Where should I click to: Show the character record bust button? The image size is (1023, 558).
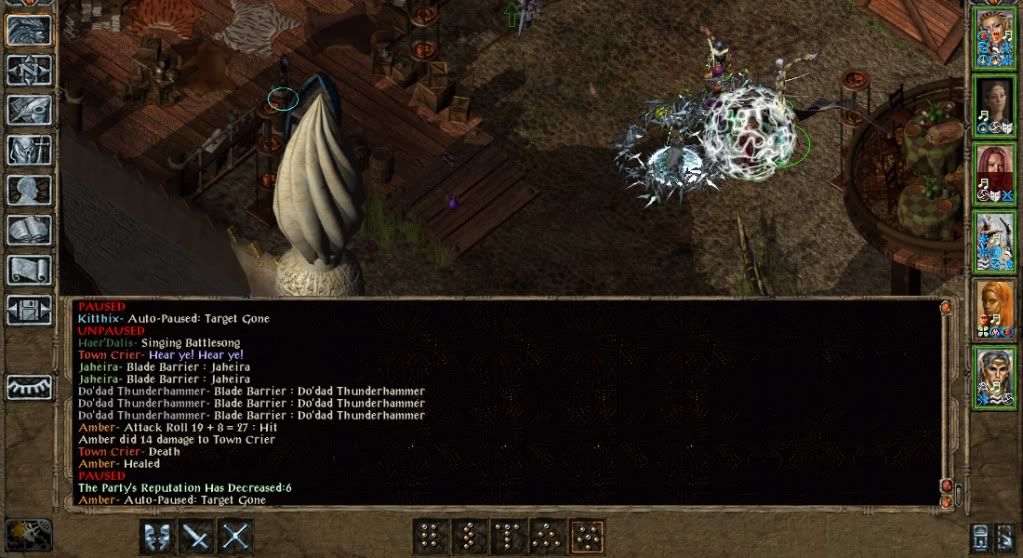[28, 190]
